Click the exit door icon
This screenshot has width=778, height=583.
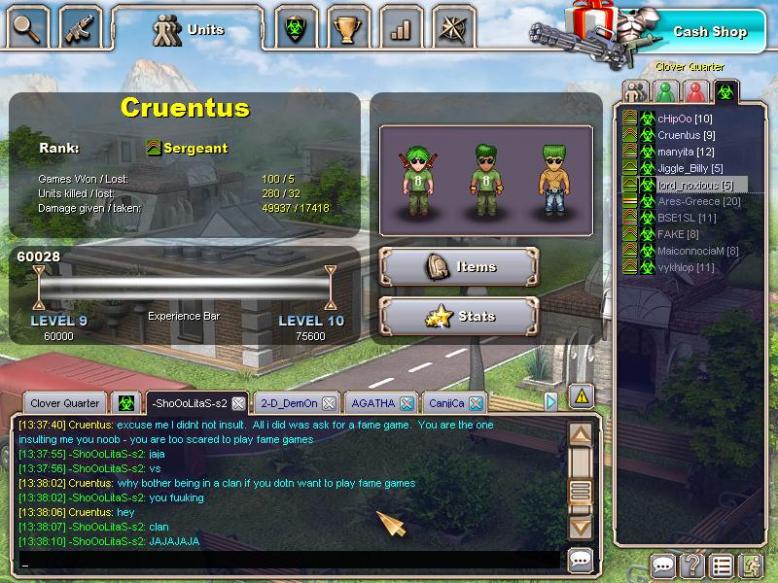click(748, 567)
